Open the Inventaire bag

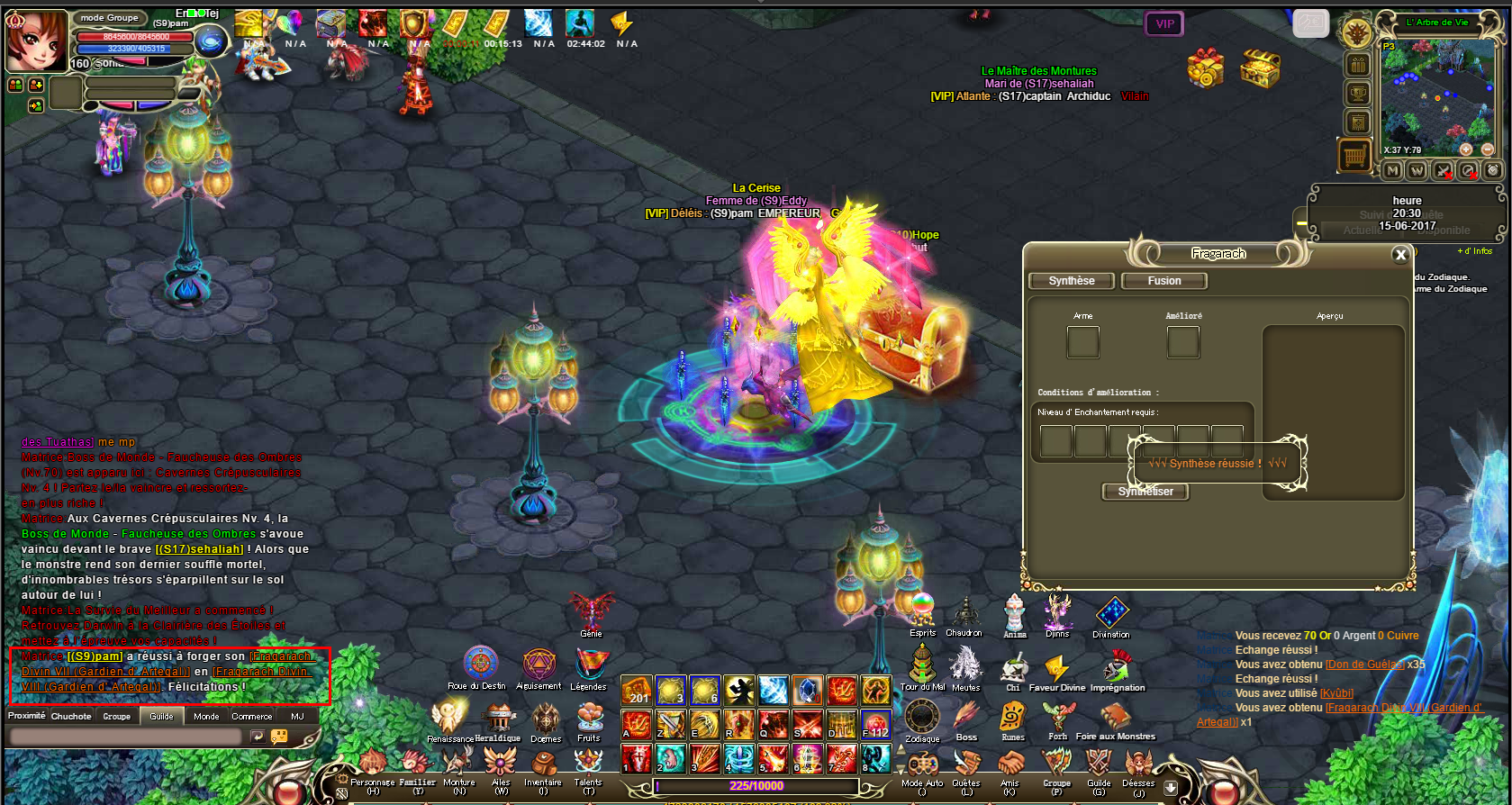click(x=543, y=766)
